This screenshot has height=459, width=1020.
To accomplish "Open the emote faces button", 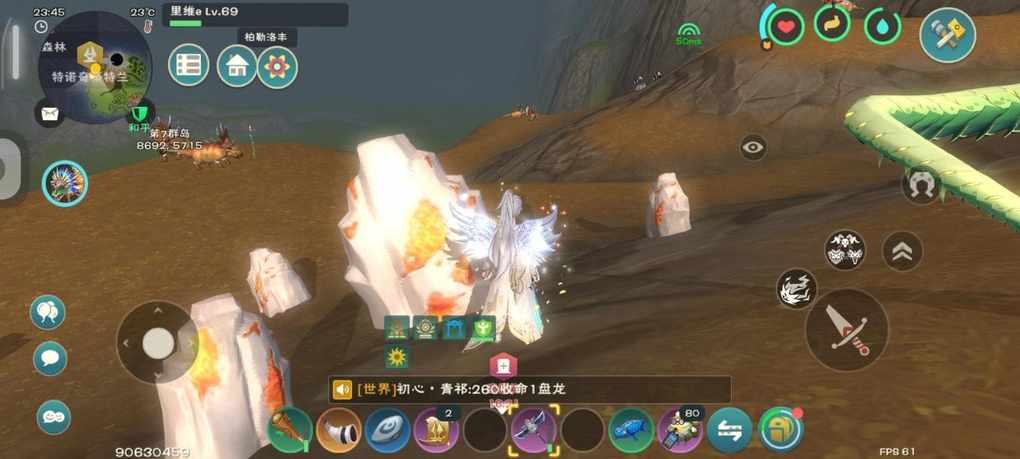I will (53, 416).
